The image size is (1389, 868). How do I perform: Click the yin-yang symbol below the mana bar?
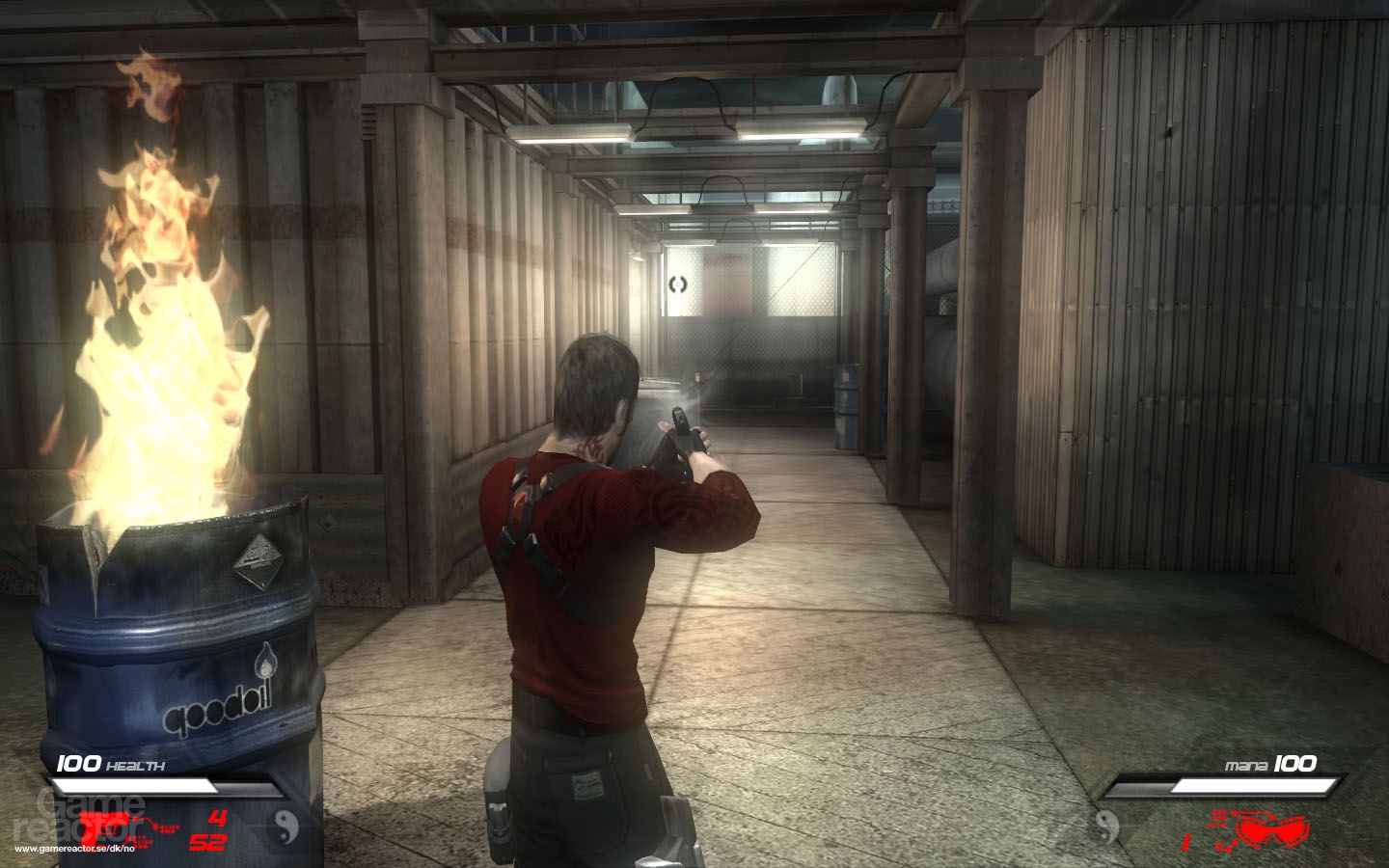click(x=1105, y=827)
